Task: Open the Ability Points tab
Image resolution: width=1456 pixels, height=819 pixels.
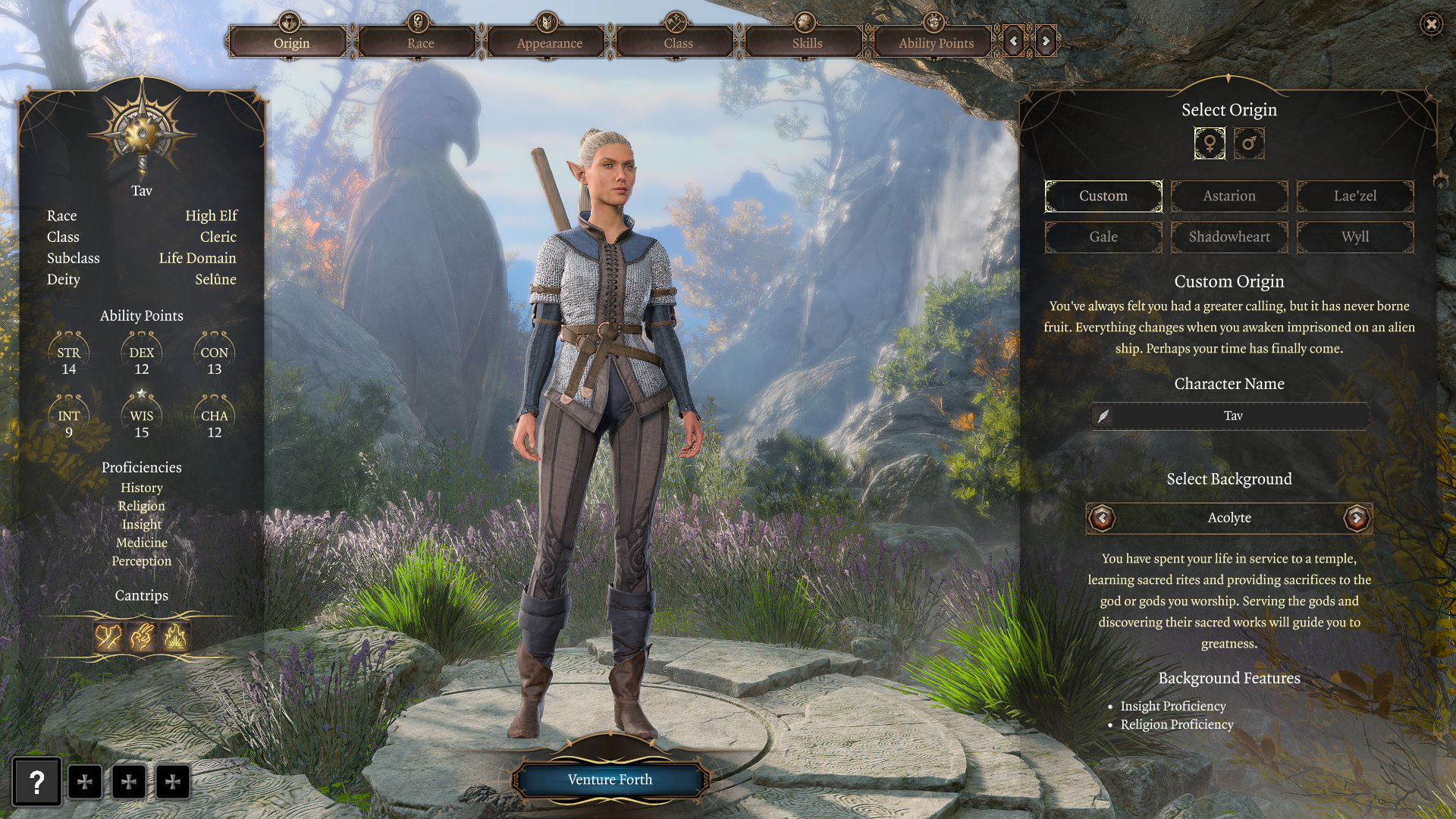Action: [x=936, y=43]
